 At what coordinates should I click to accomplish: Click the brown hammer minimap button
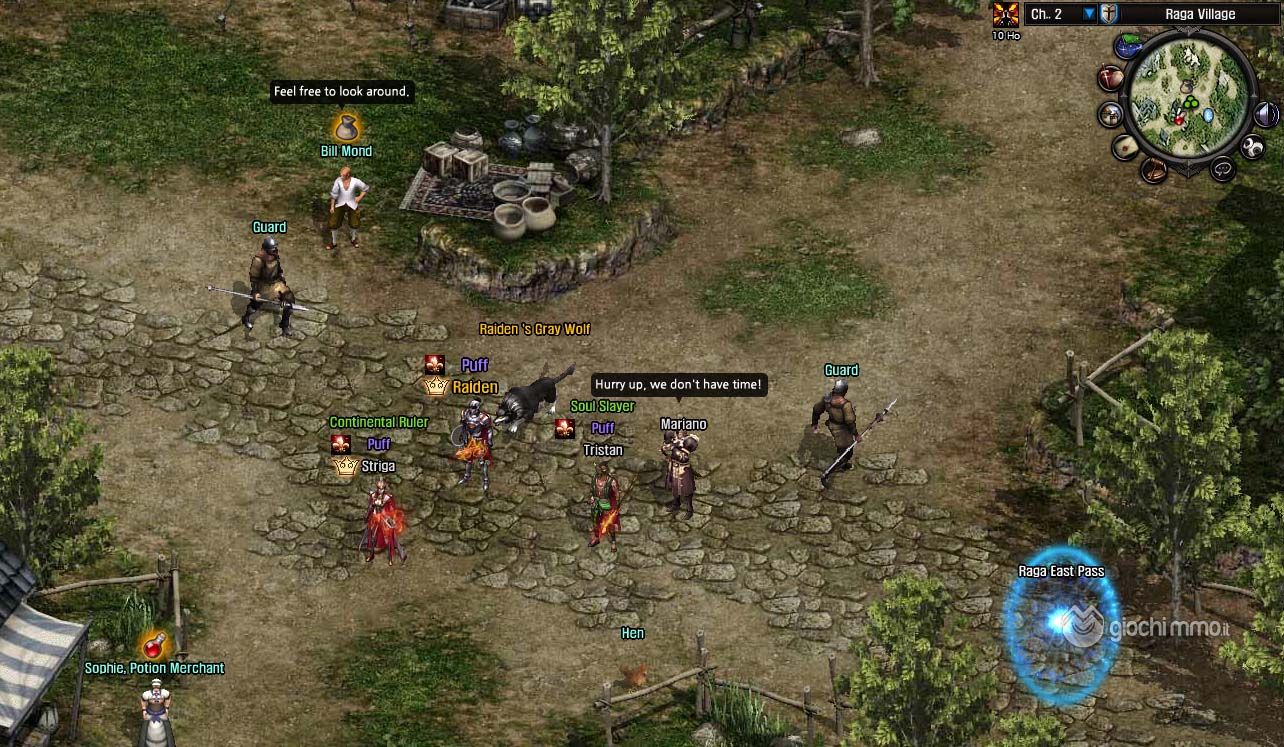(x=1154, y=169)
